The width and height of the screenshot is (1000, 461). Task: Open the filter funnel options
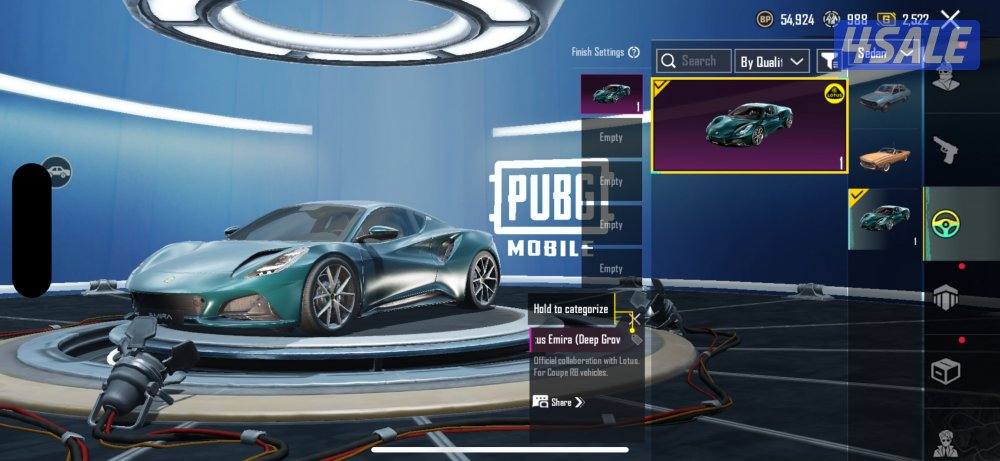coord(828,62)
